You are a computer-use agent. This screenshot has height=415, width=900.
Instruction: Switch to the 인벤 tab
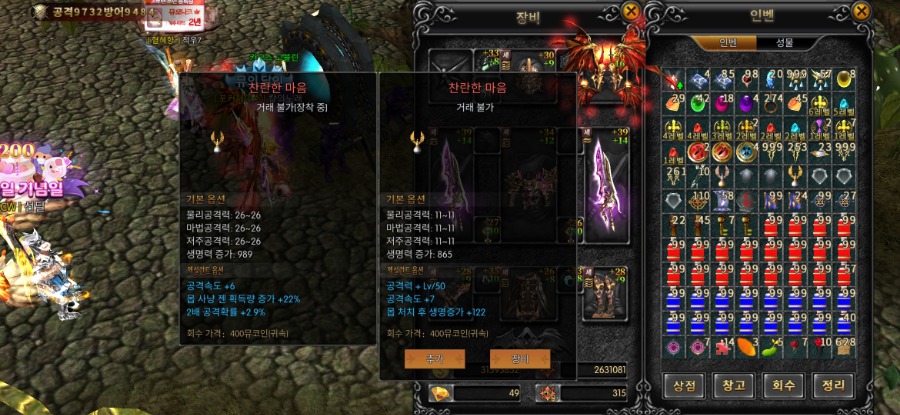[729, 43]
